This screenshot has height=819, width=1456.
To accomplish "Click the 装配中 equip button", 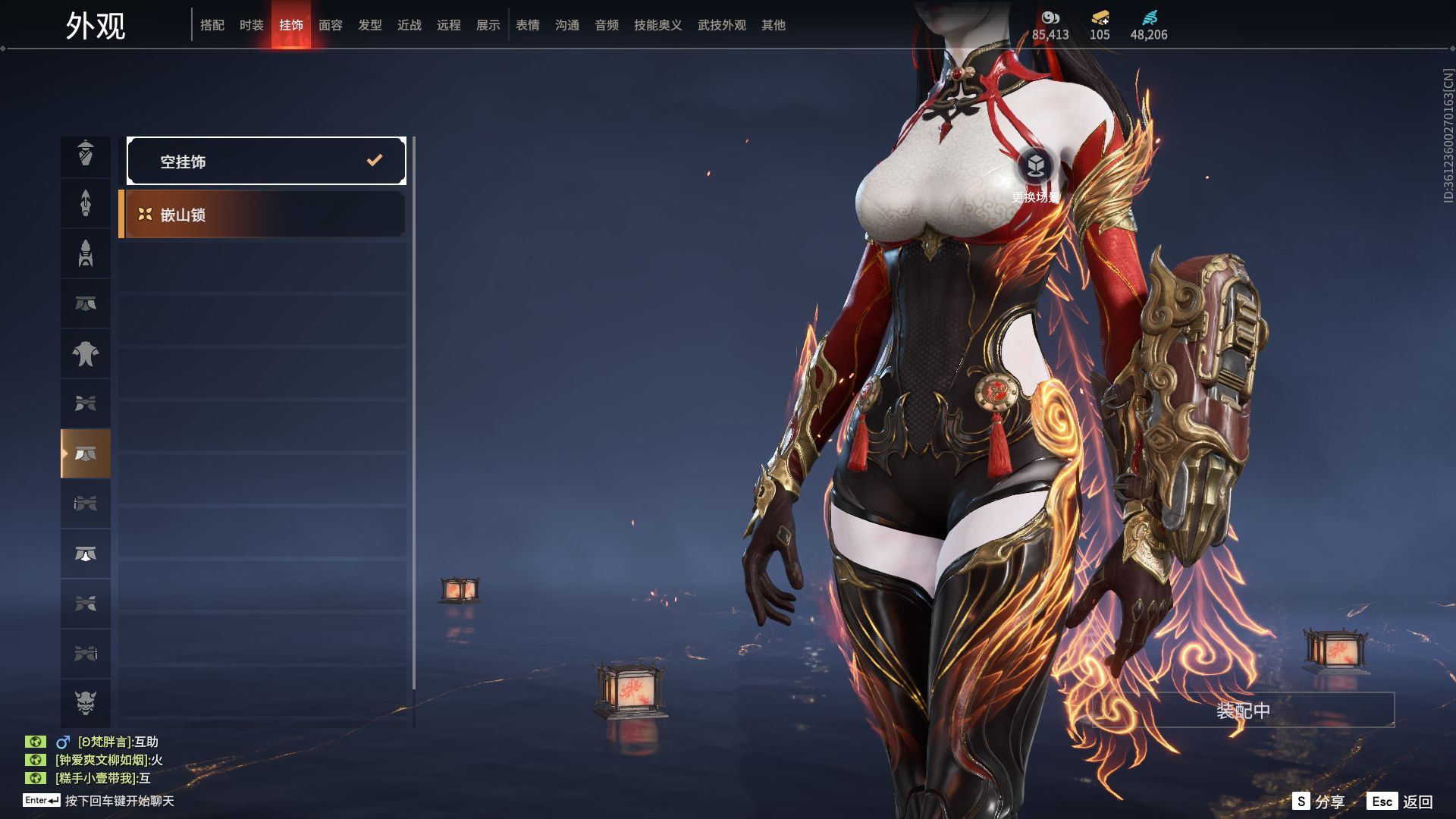I will coord(1243,711).
